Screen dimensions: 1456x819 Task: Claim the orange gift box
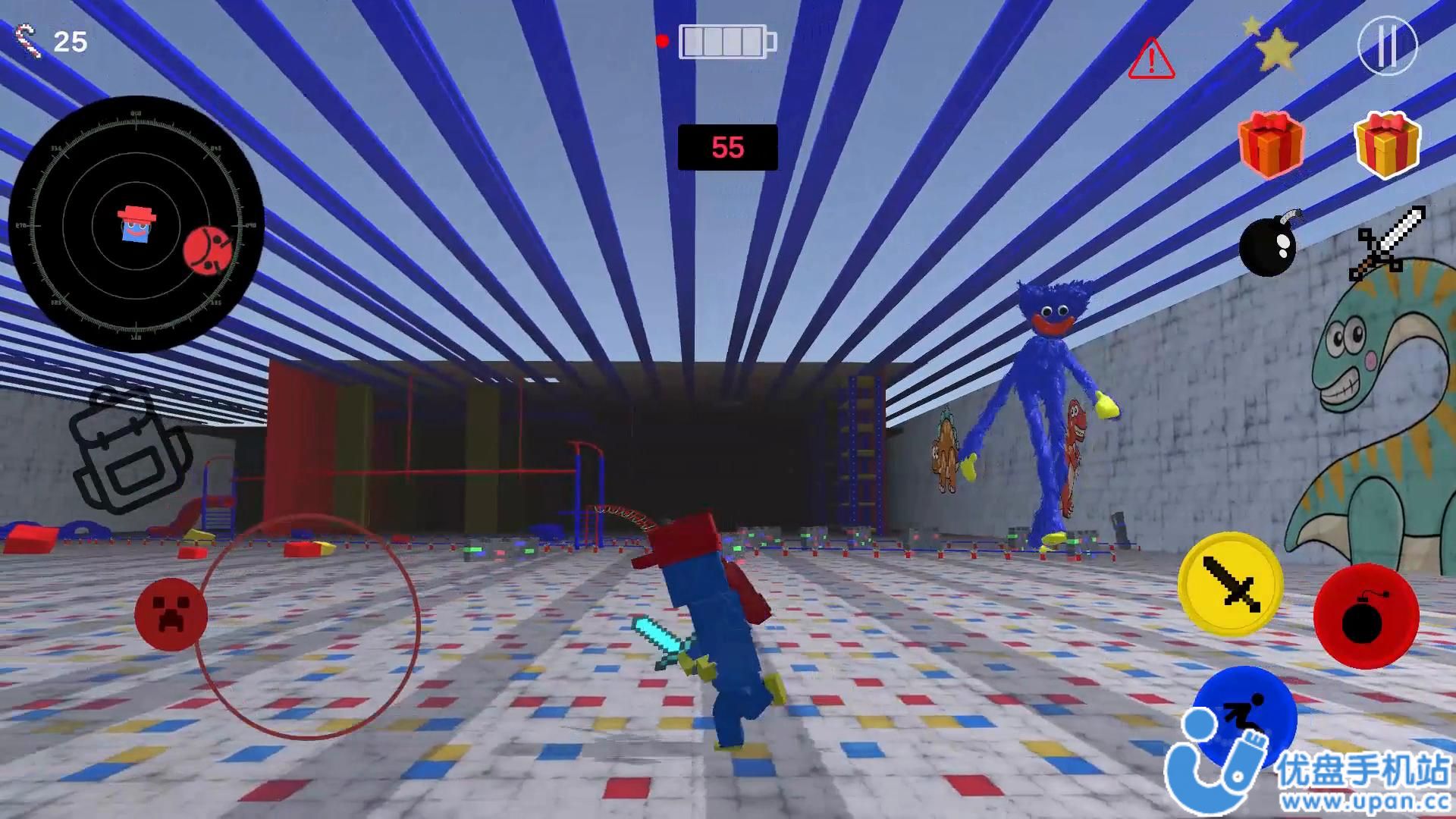(x=1269, y=146)
